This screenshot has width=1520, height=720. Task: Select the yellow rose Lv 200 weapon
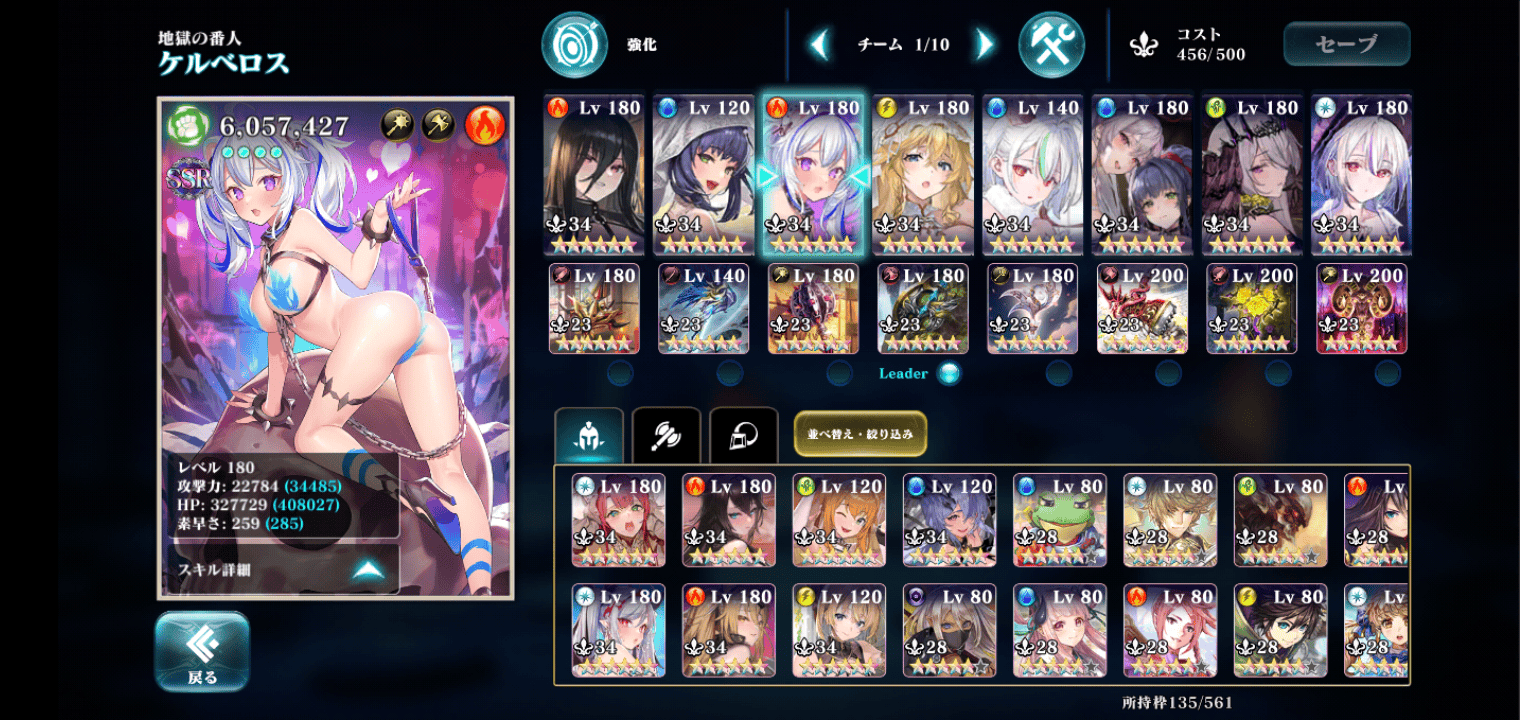pos(1251,309)
